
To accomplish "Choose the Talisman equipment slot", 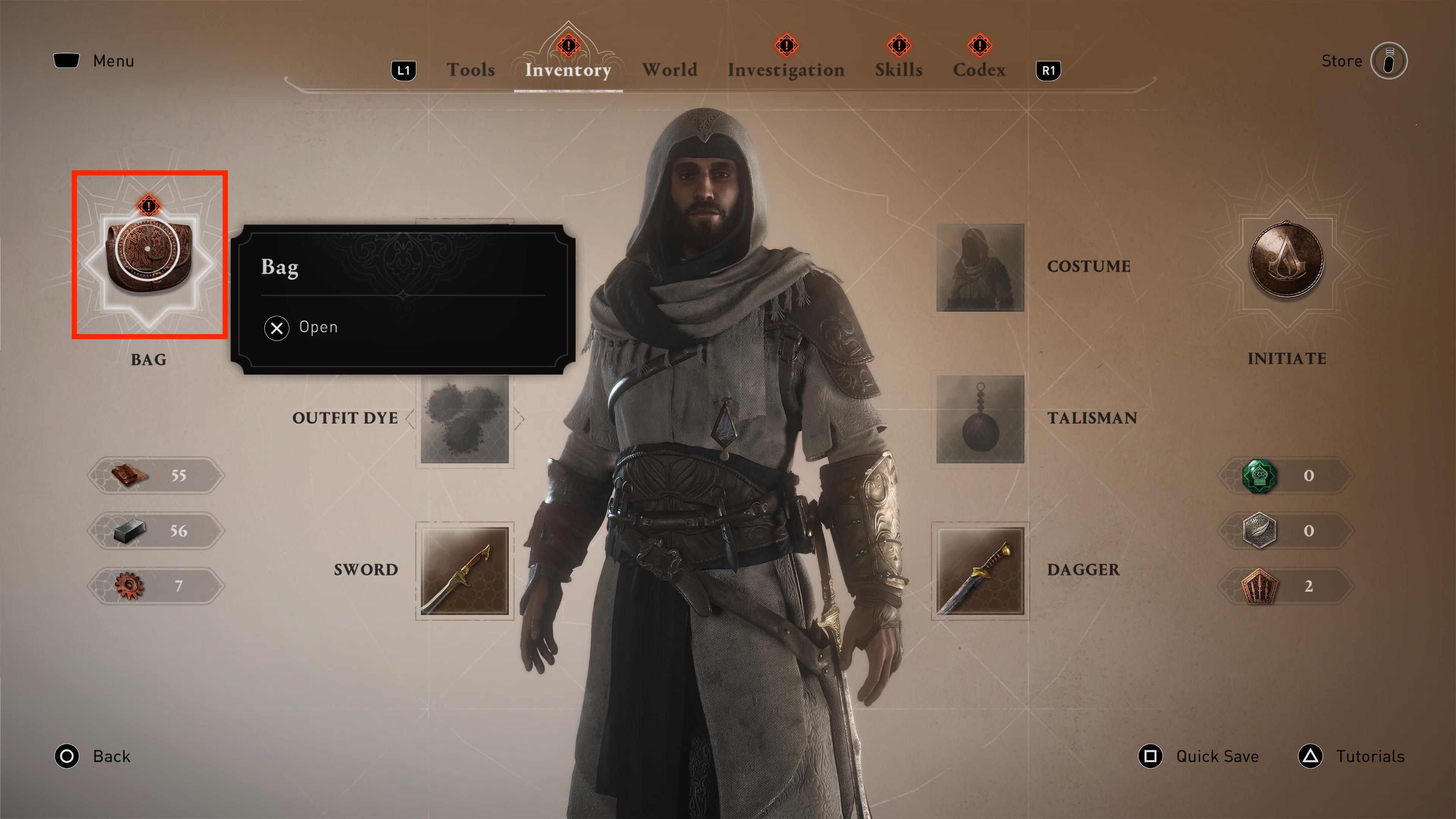I will 980,419.
